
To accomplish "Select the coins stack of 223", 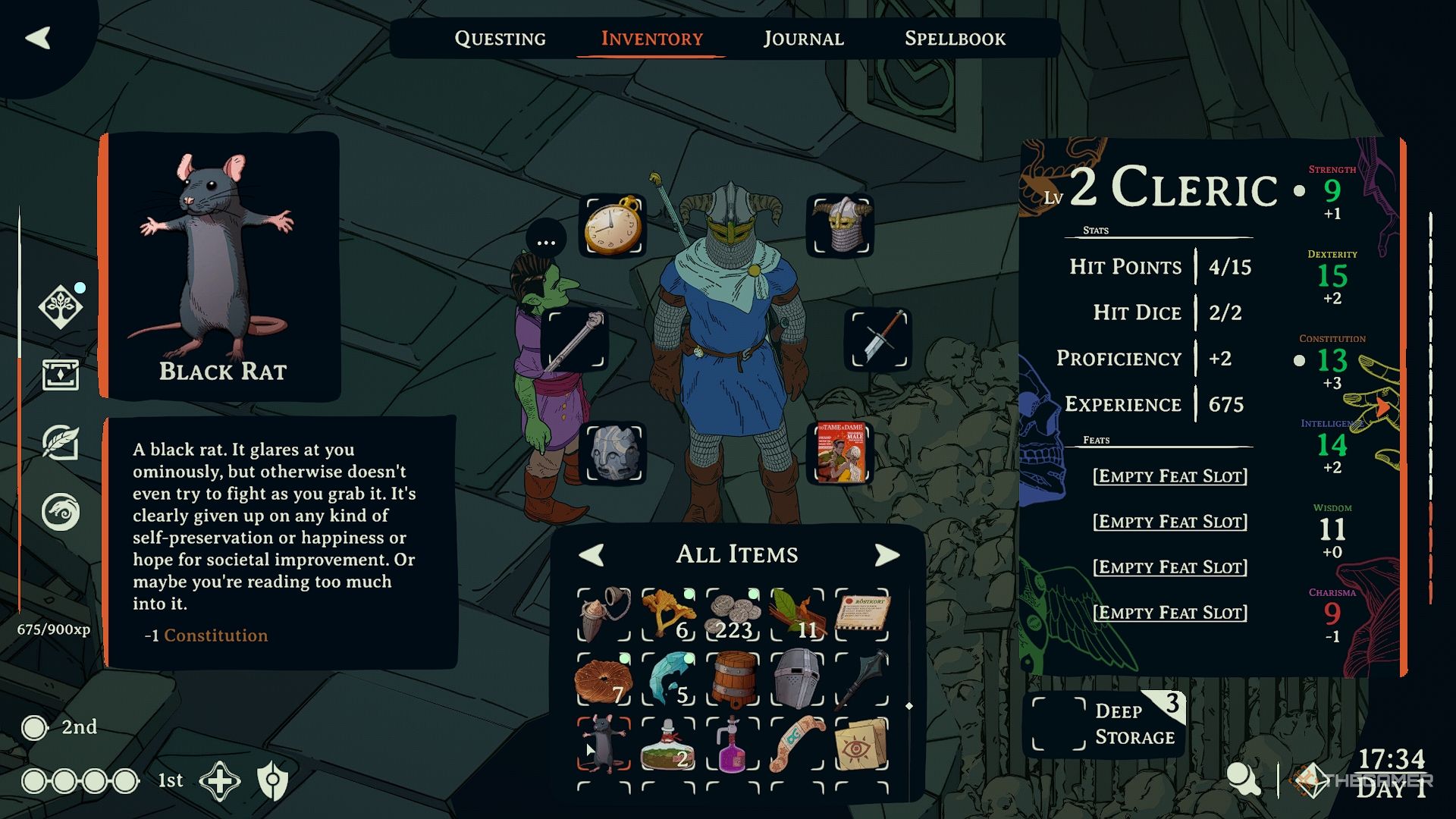I will click(x=733, y=615).
